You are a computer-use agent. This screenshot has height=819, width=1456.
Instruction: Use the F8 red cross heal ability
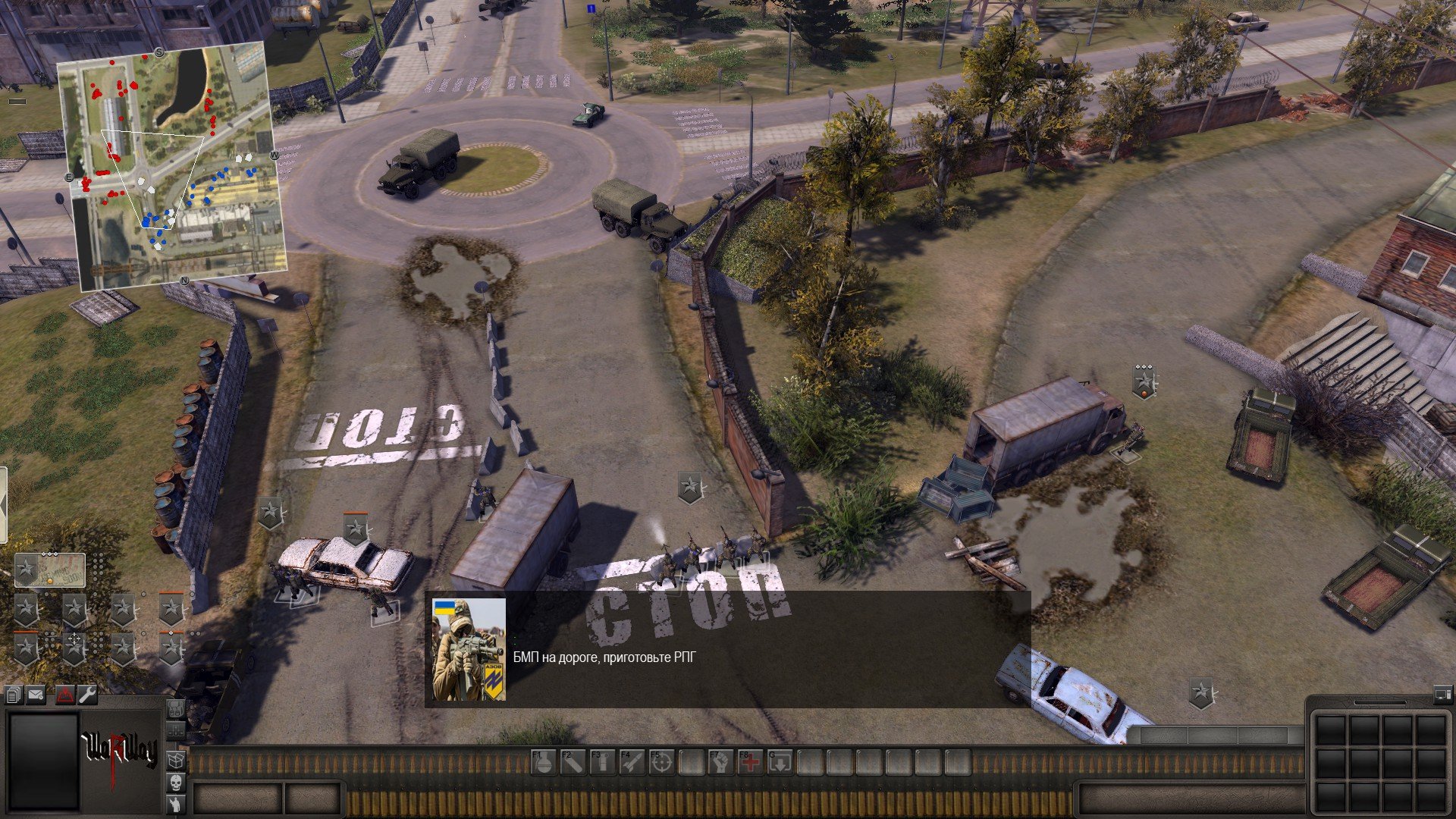(750, 762)
